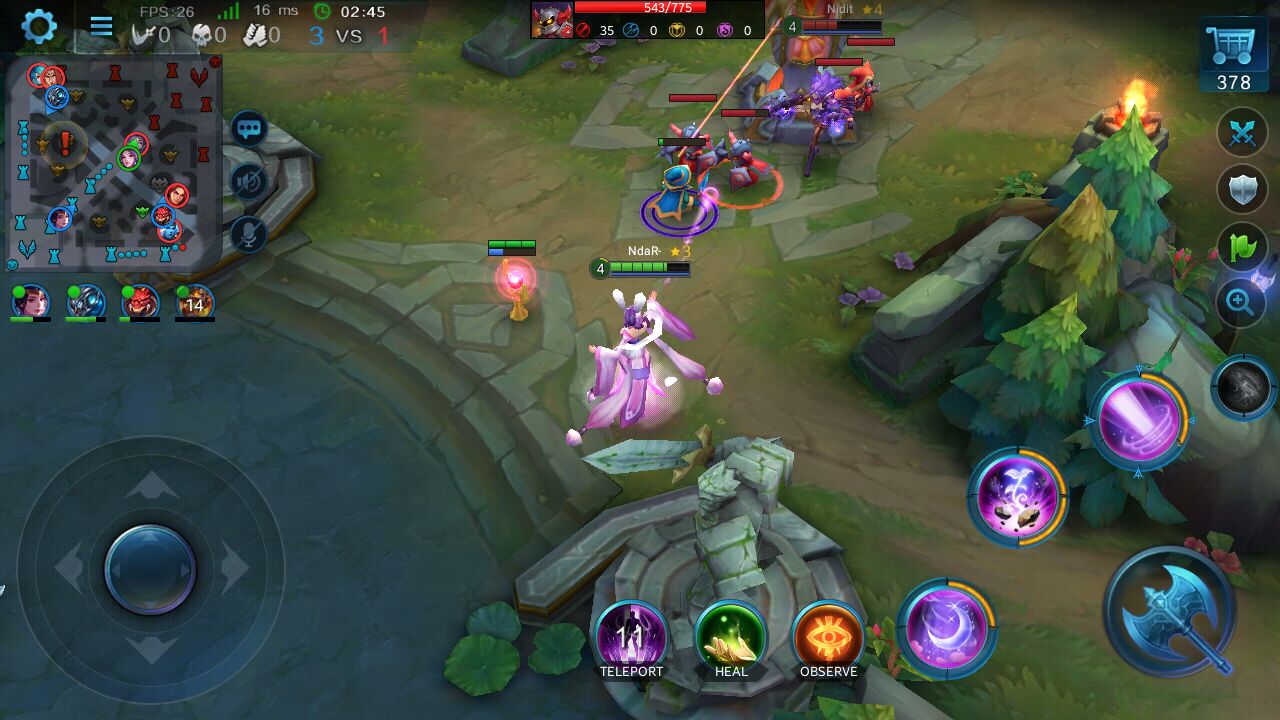Toggle the microphone voice chat
Screen dimensions: 1280x720
click(249, 234)
